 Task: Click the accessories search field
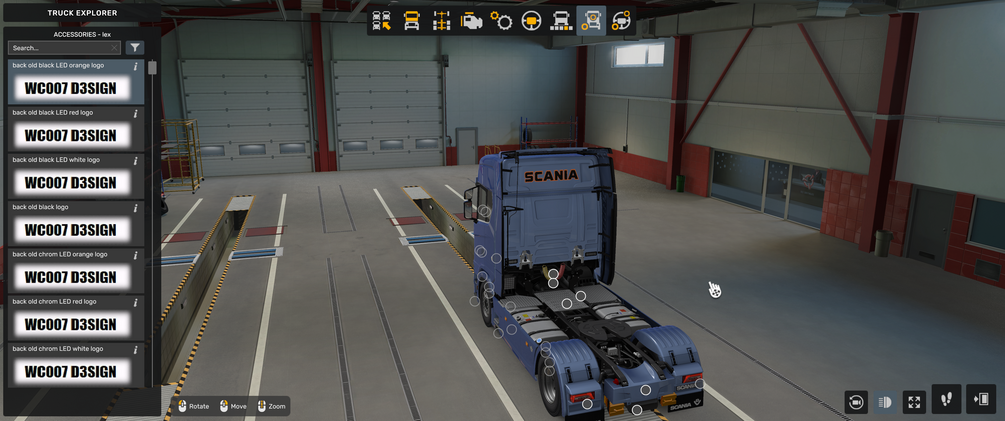[63, 48]
